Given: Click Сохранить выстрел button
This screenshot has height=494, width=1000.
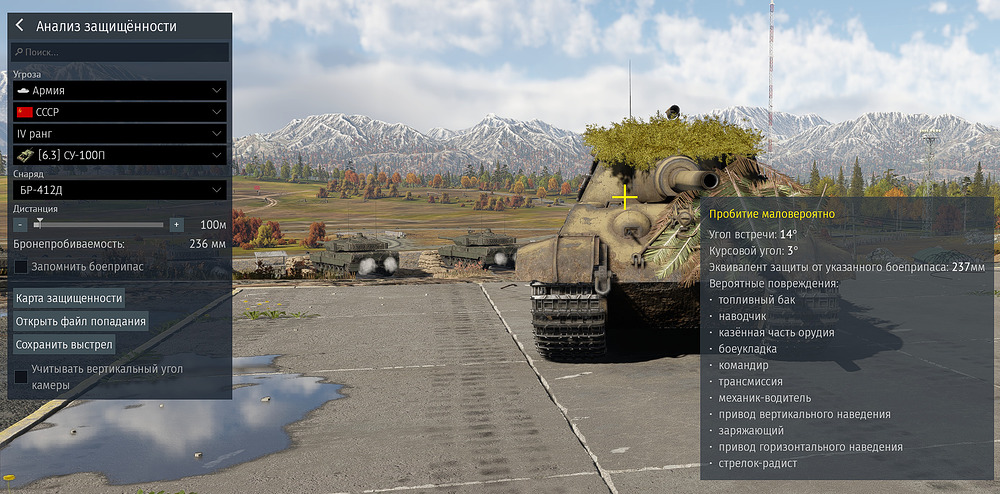Looking at the screenshot, I should pyautogui.click(x=64, y=344).
